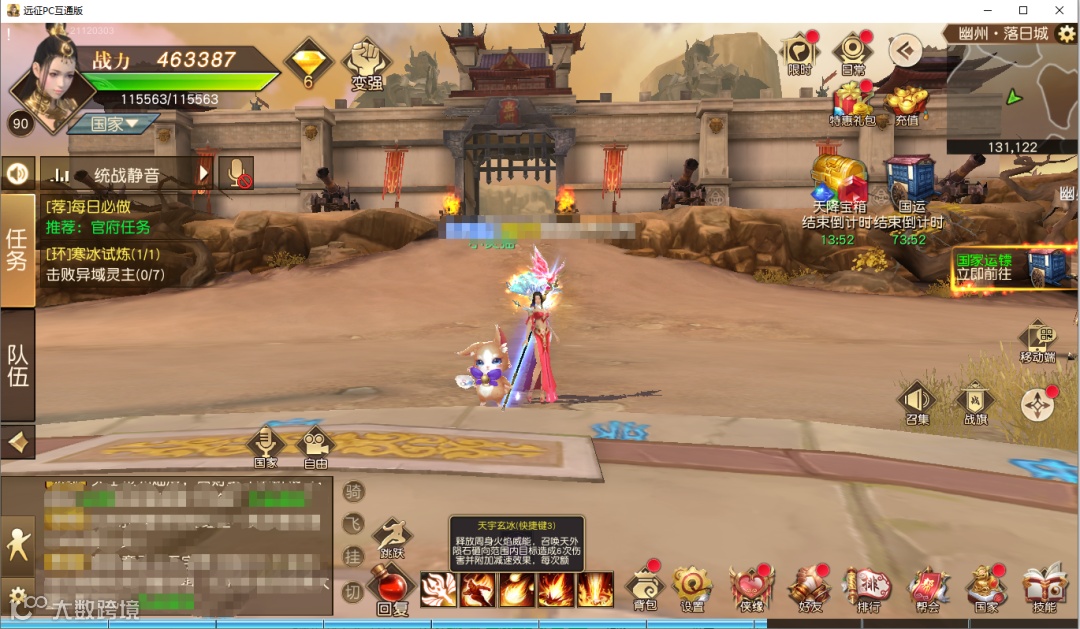
Task: Switch to the 队伍 team tab
Action: tap(18, 366)
